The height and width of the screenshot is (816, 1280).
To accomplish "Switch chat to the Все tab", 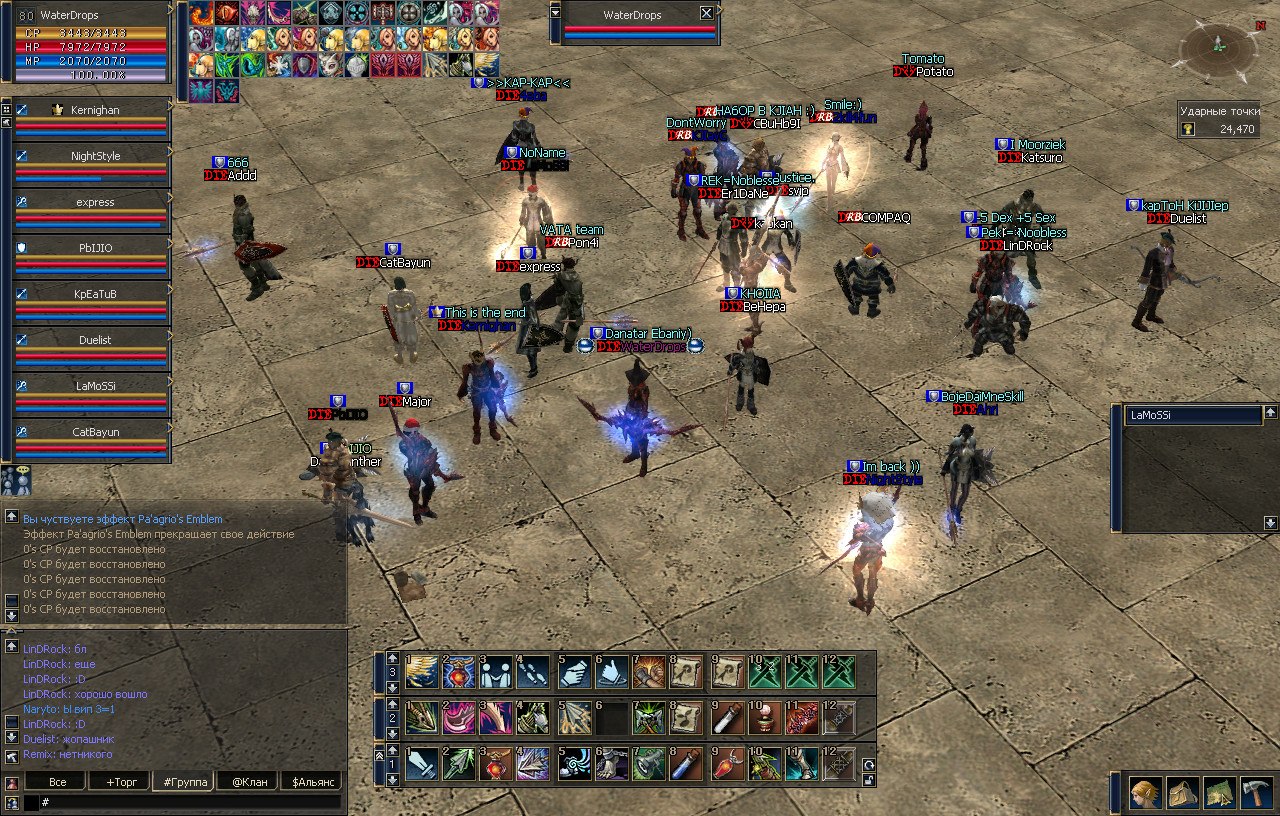I will pyautogui.click(x=57, y=781).
